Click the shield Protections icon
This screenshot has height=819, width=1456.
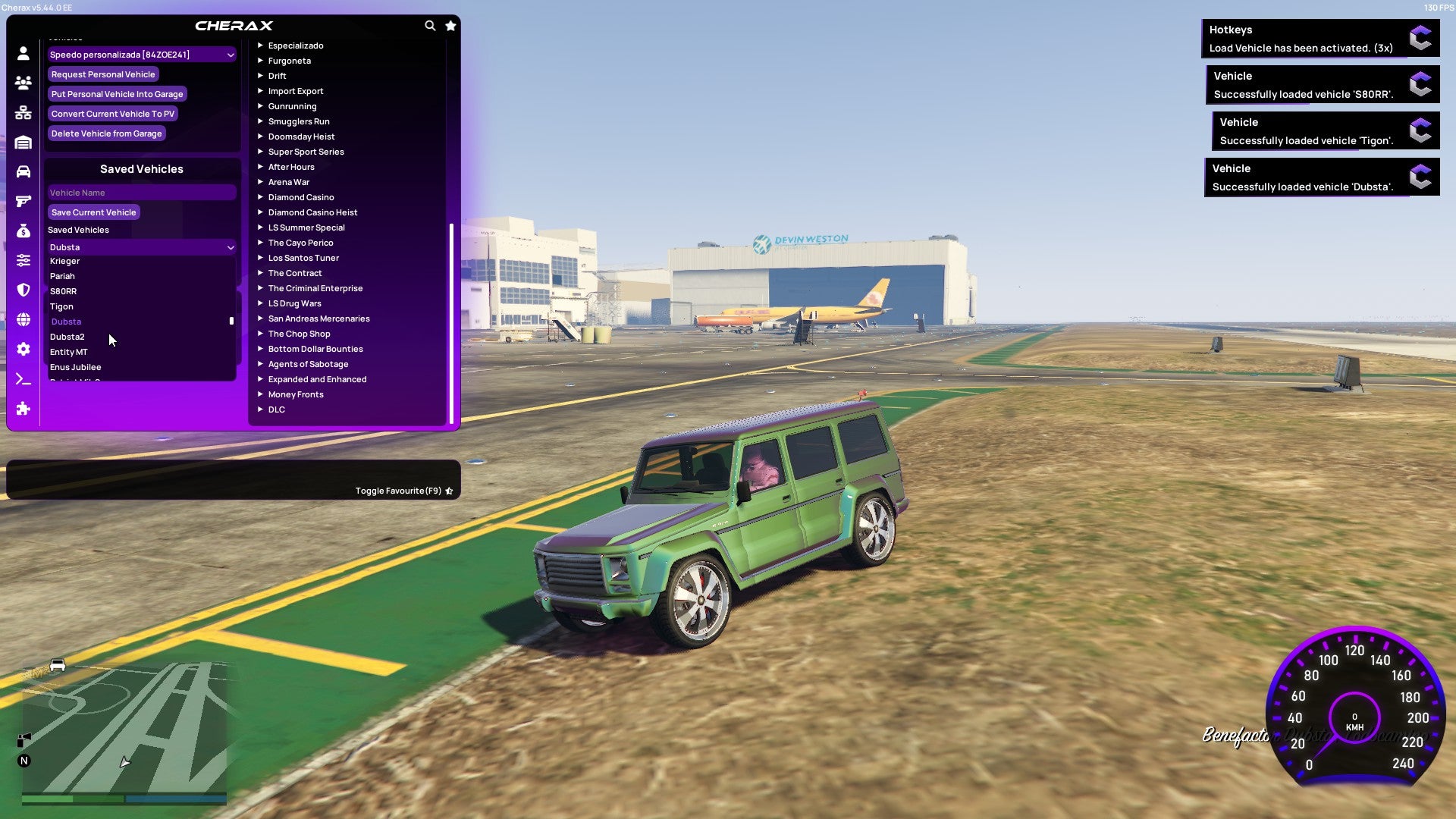[x=23, y=289]
